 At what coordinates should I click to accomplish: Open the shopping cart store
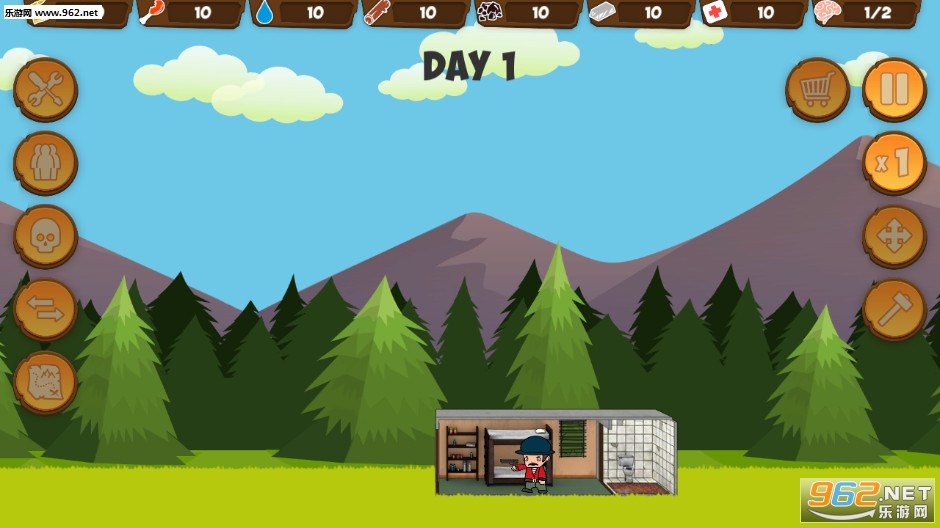tap(817, 89)
